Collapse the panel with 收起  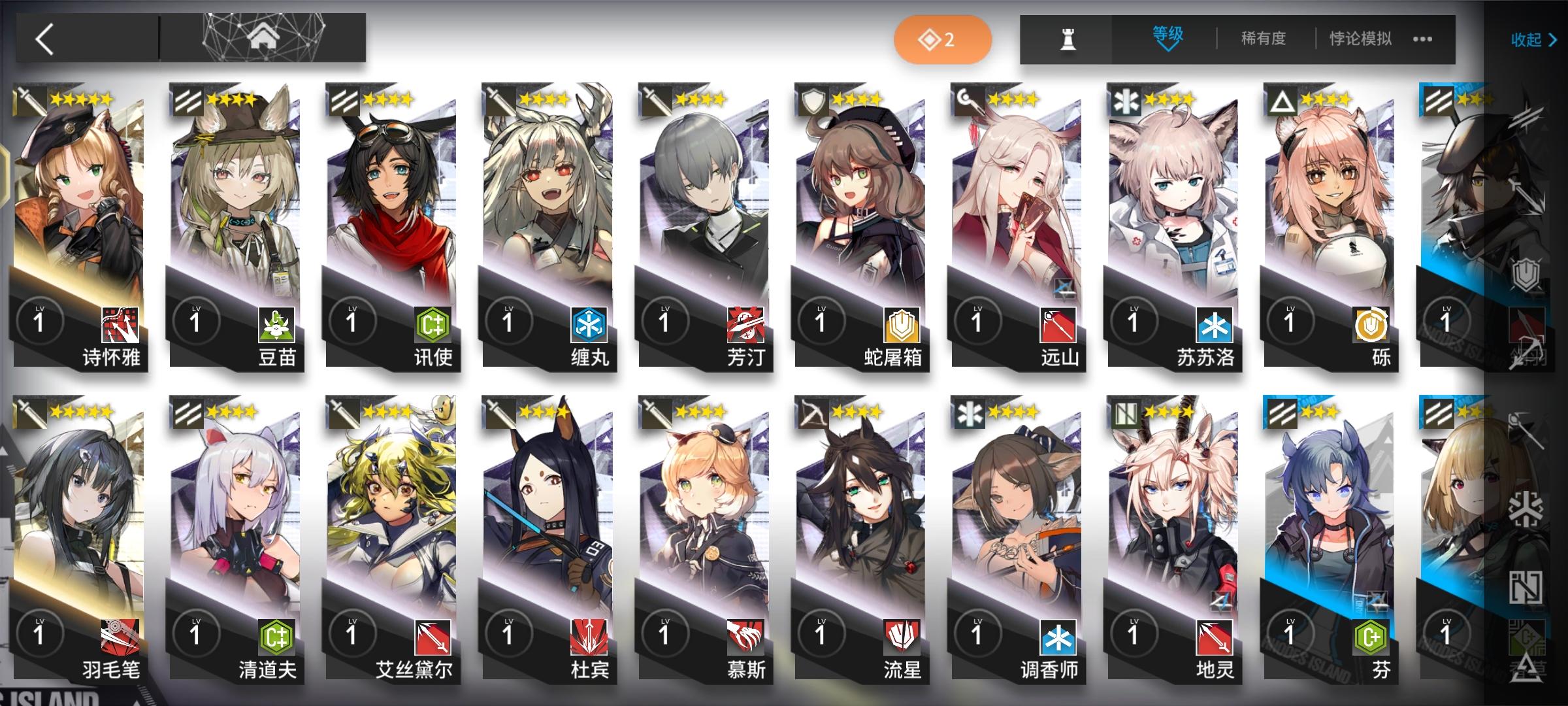click(1534, 41)
